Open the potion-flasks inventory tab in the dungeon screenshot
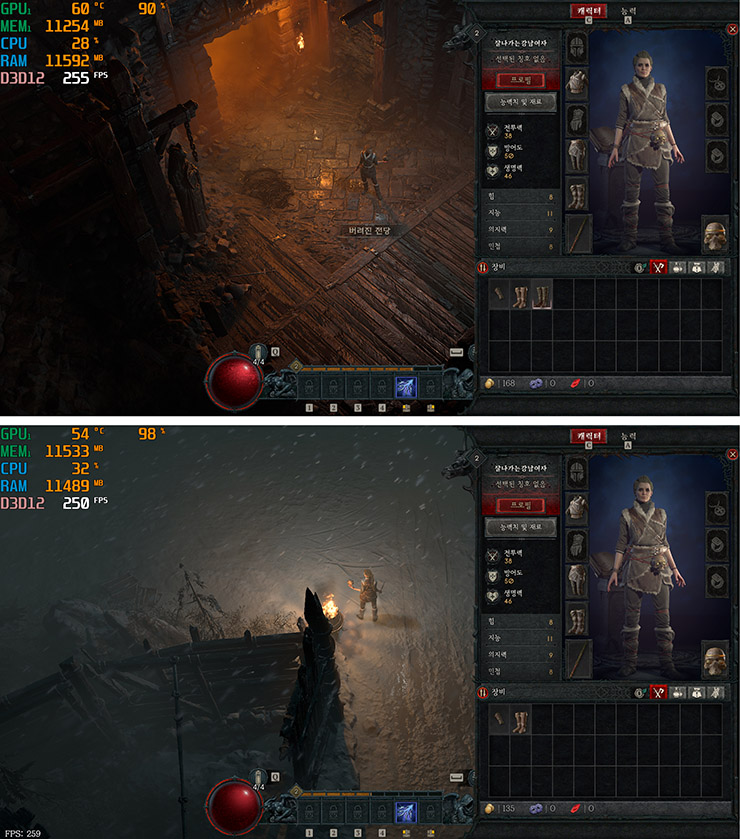Screen dimensions: 740x839 click(677, 267)
